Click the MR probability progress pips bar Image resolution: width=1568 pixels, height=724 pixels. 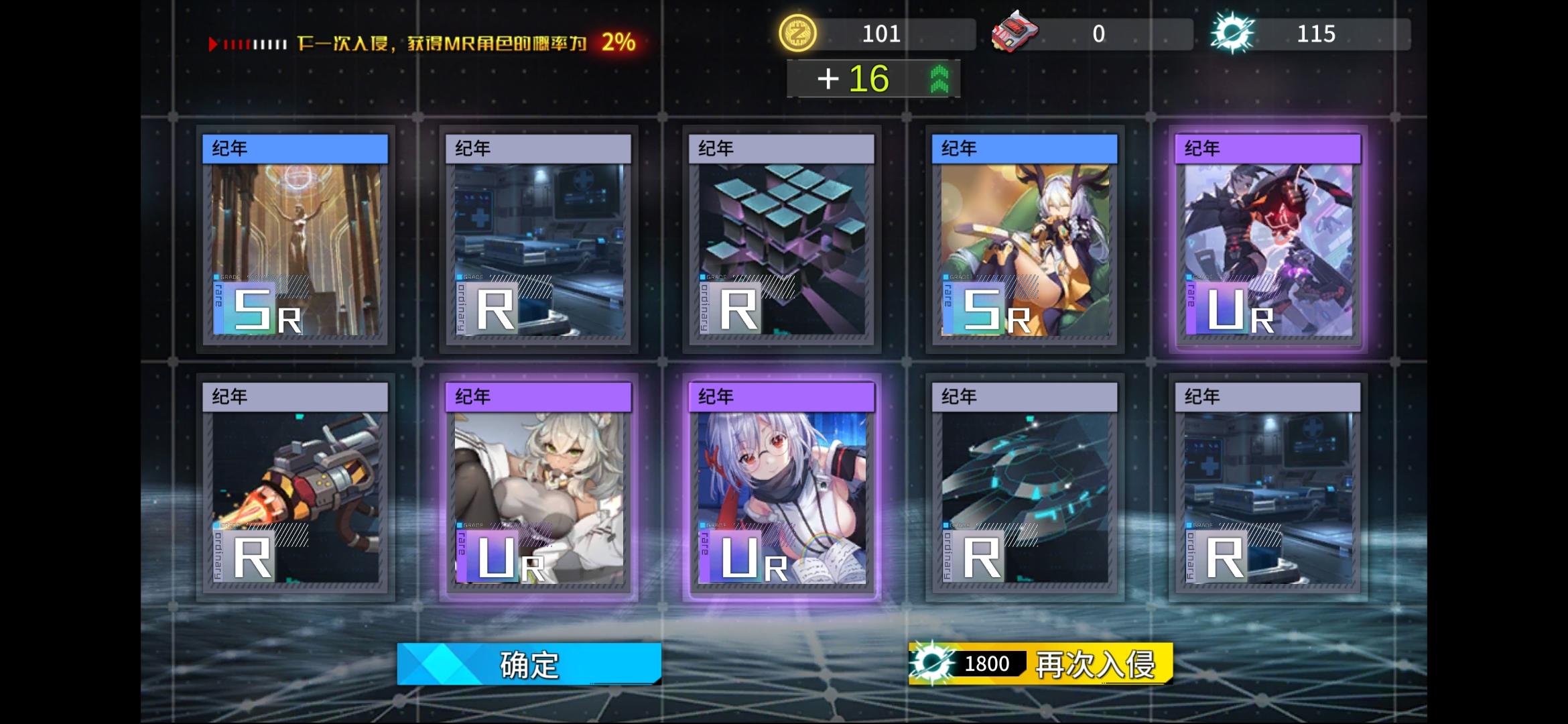(x=255, y=44)
